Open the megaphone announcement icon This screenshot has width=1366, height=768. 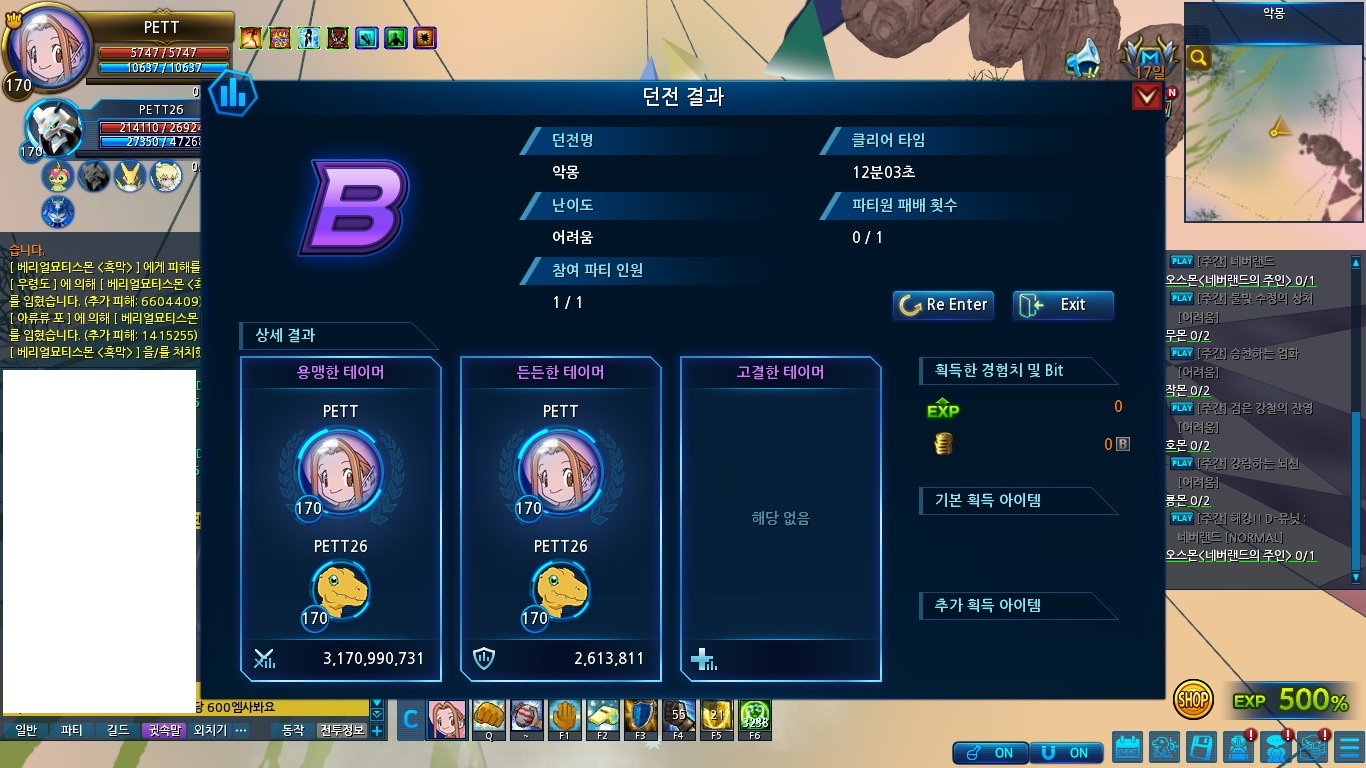[x=1082, y=59]
